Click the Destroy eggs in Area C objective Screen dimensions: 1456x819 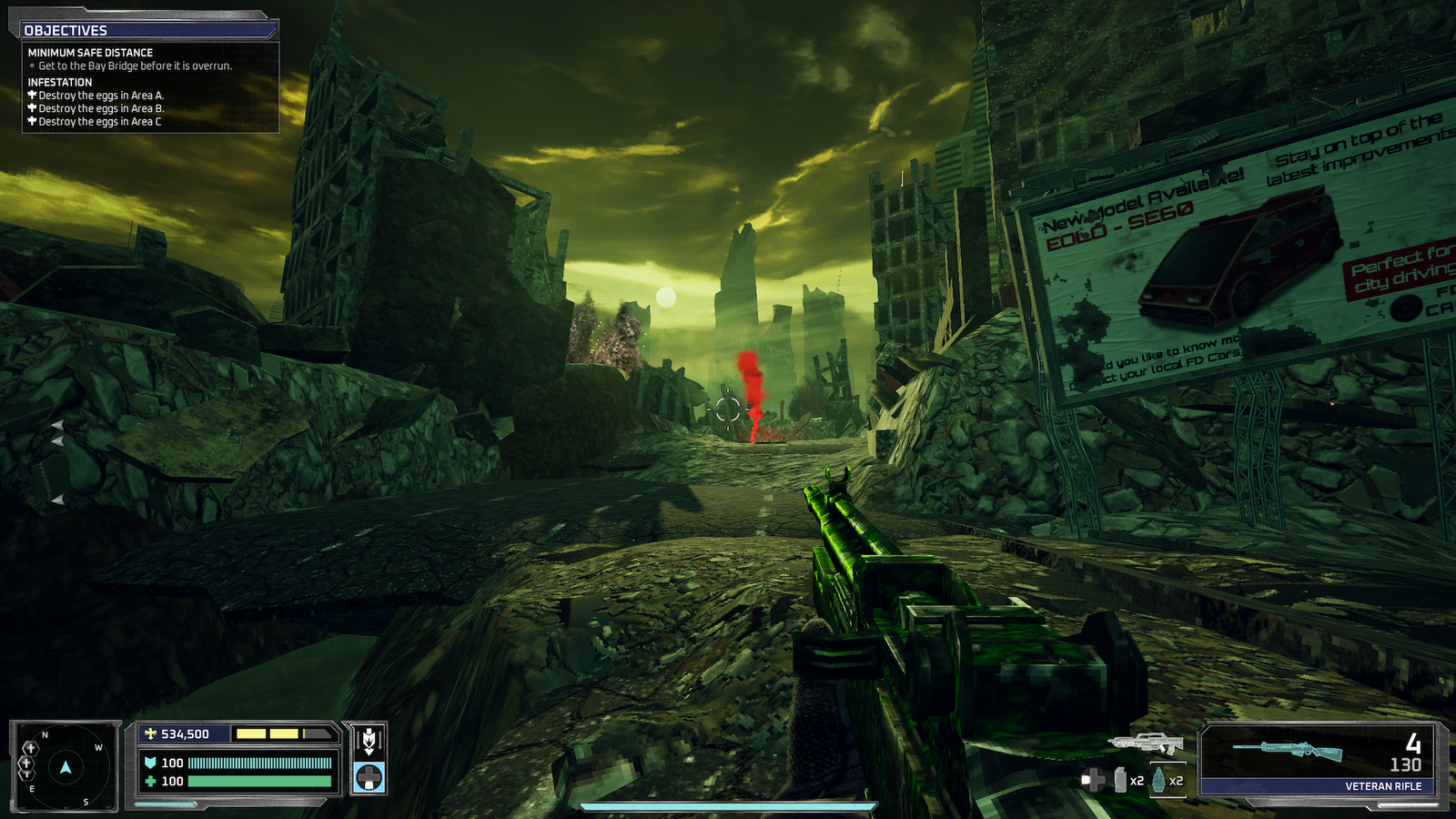pos(99,122)
